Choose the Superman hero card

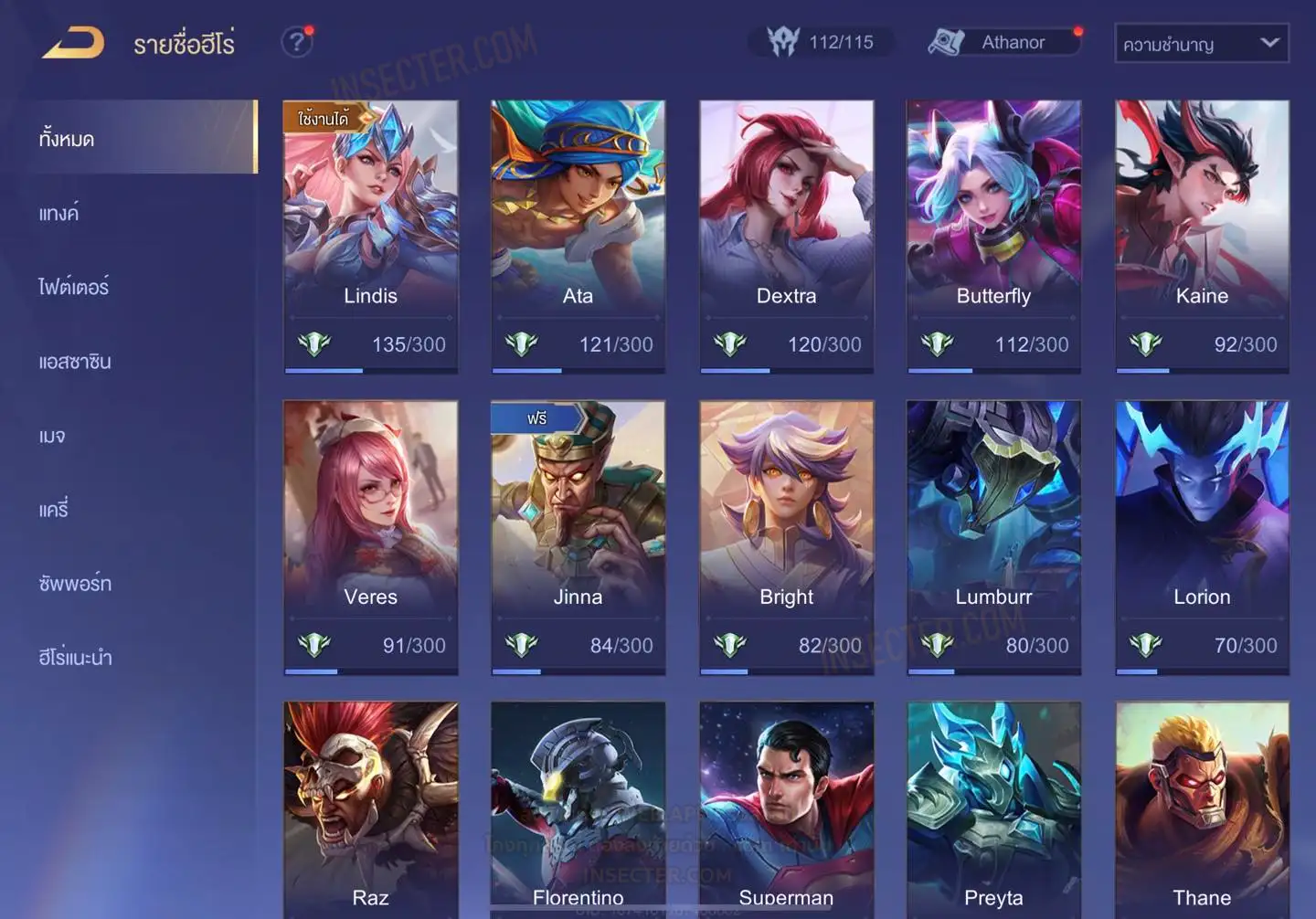coord(786,808)
